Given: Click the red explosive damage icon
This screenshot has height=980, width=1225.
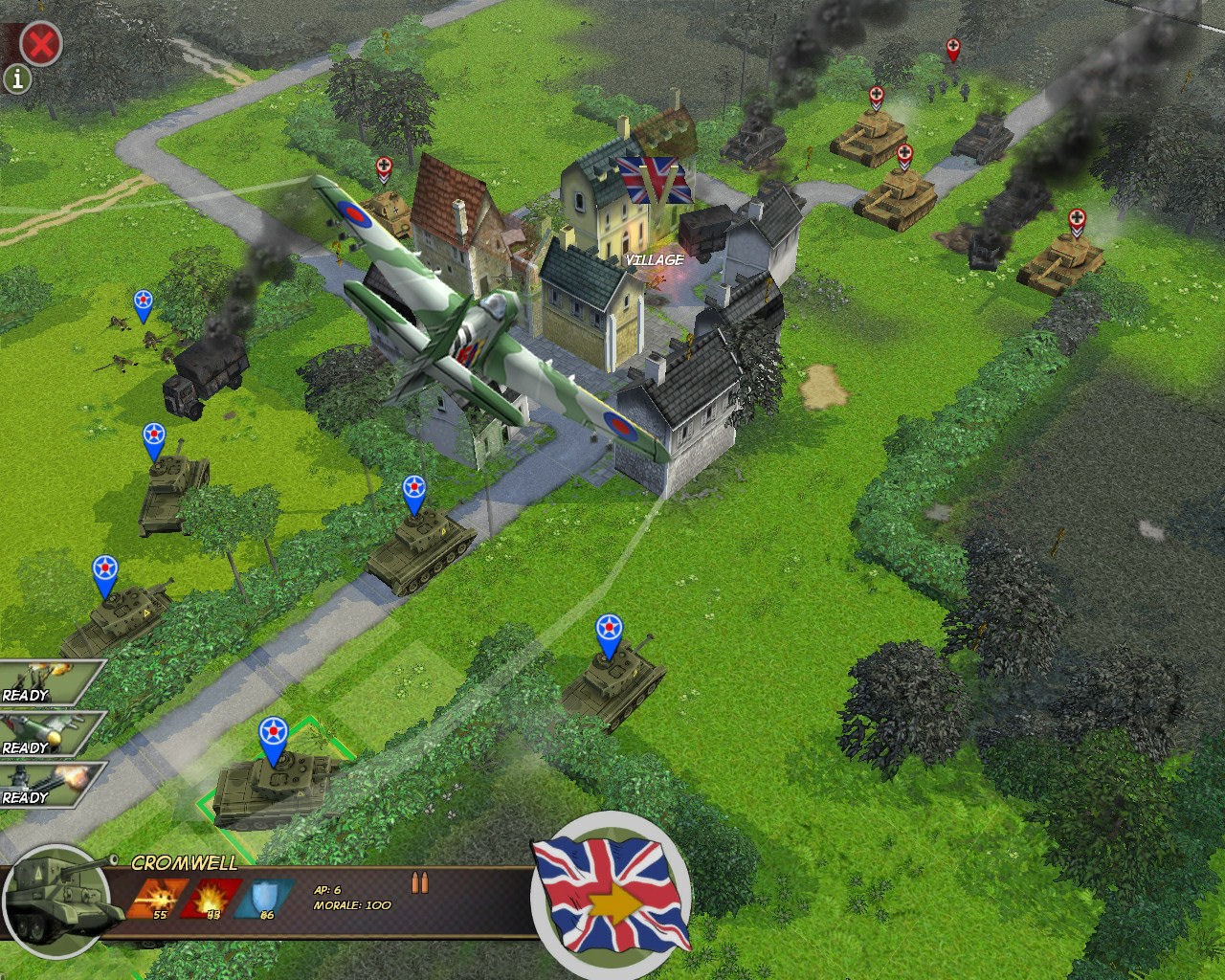Looking at the screenshot, I should pos(209,896).
